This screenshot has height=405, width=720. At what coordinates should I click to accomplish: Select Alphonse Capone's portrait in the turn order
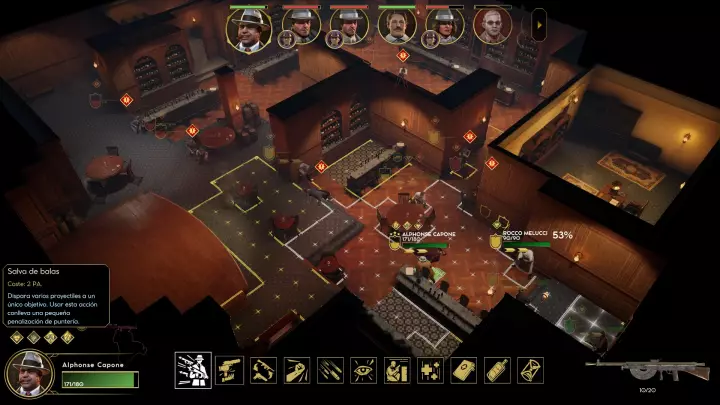pyautogui.click(x=247, y=28)
